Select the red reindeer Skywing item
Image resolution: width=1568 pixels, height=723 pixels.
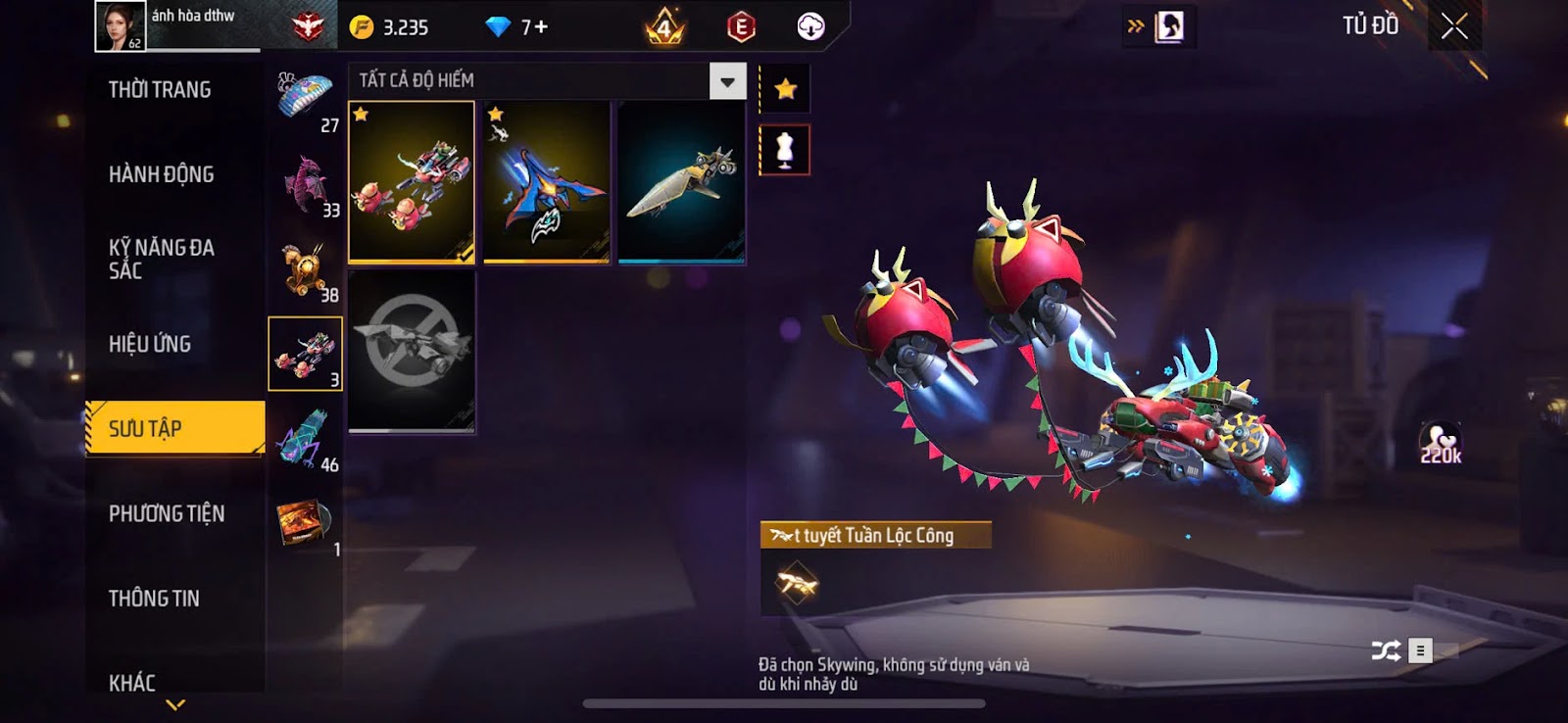(x=412, y=182)
